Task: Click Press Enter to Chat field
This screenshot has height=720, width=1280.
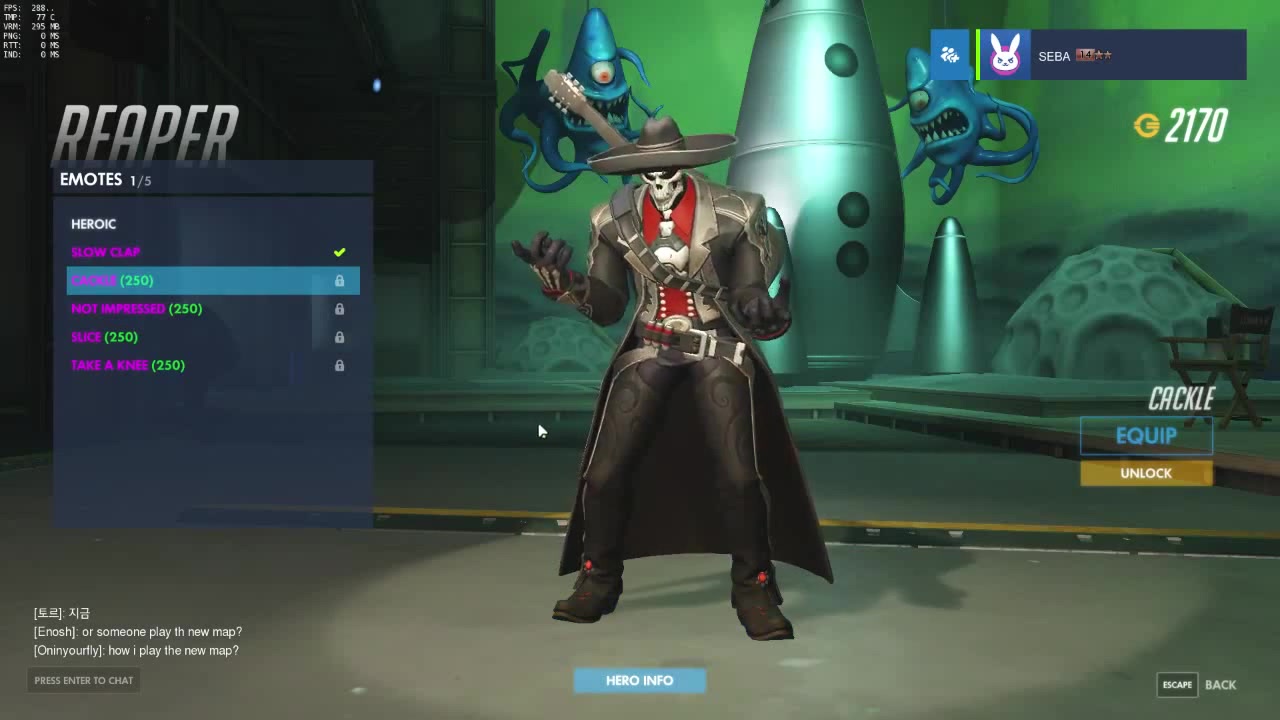Action: 83,680
